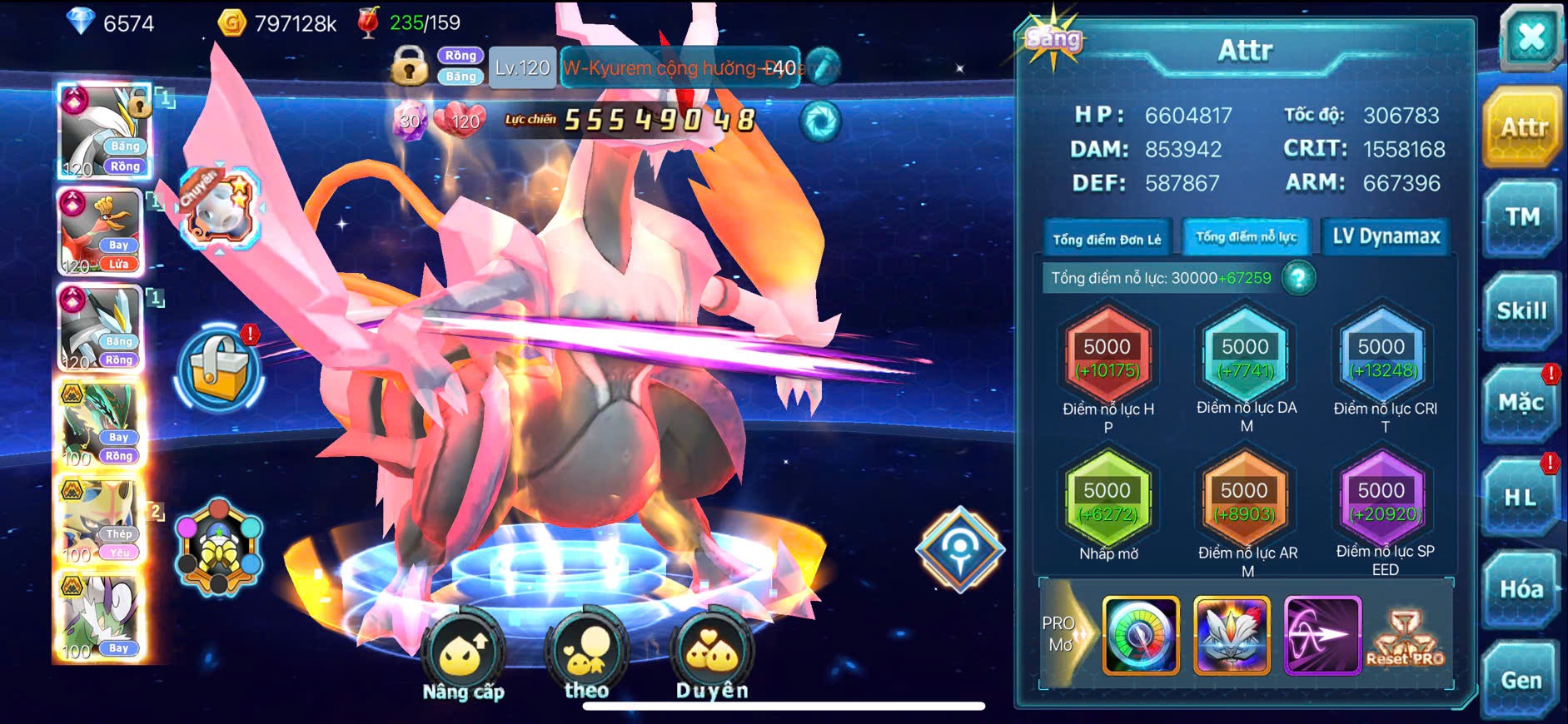Click the Reset PRO button
The height and width of the screenshot is (724, 1568).
pos(1406,636)
